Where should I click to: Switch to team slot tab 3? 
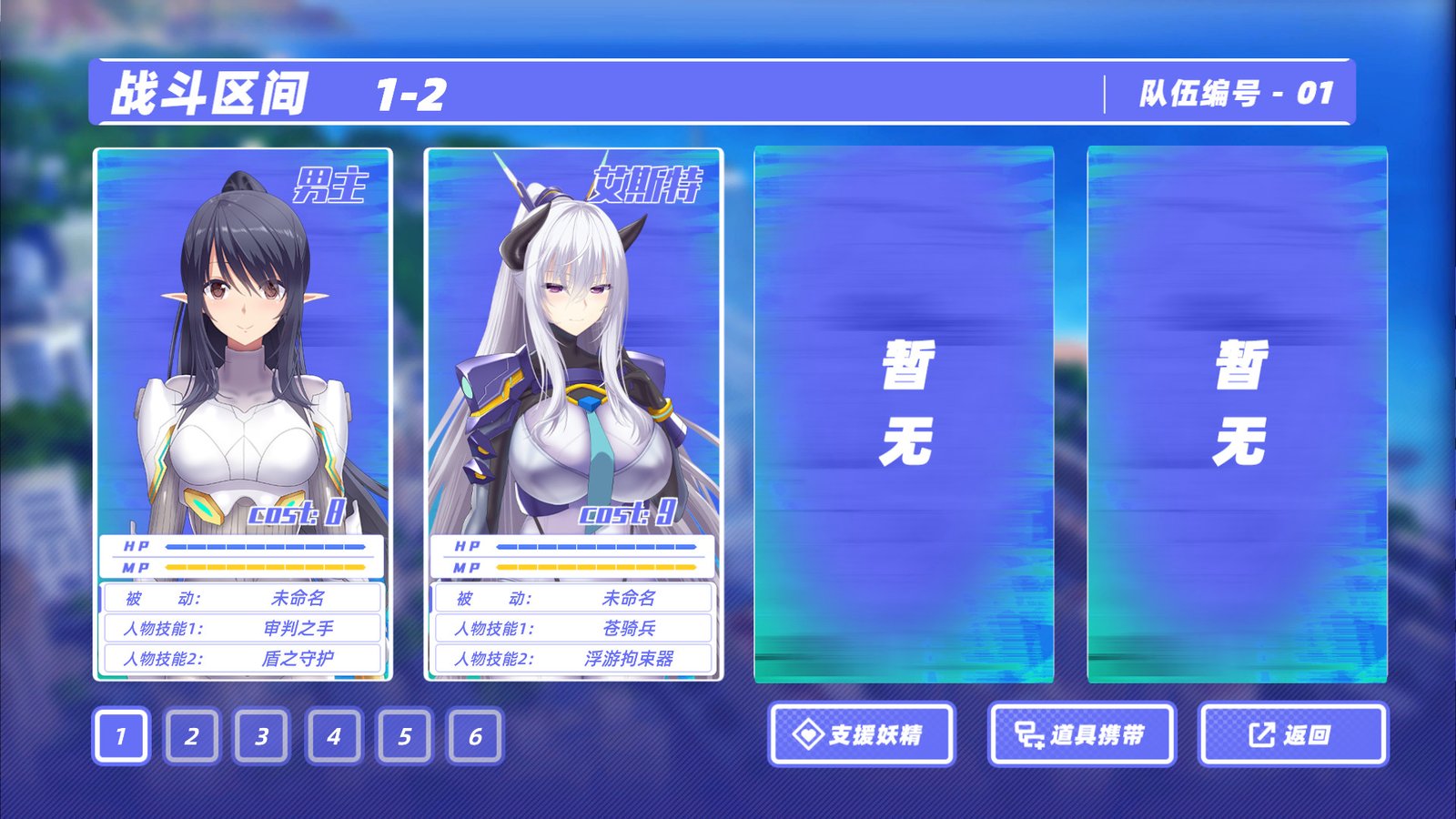[261, 735]
